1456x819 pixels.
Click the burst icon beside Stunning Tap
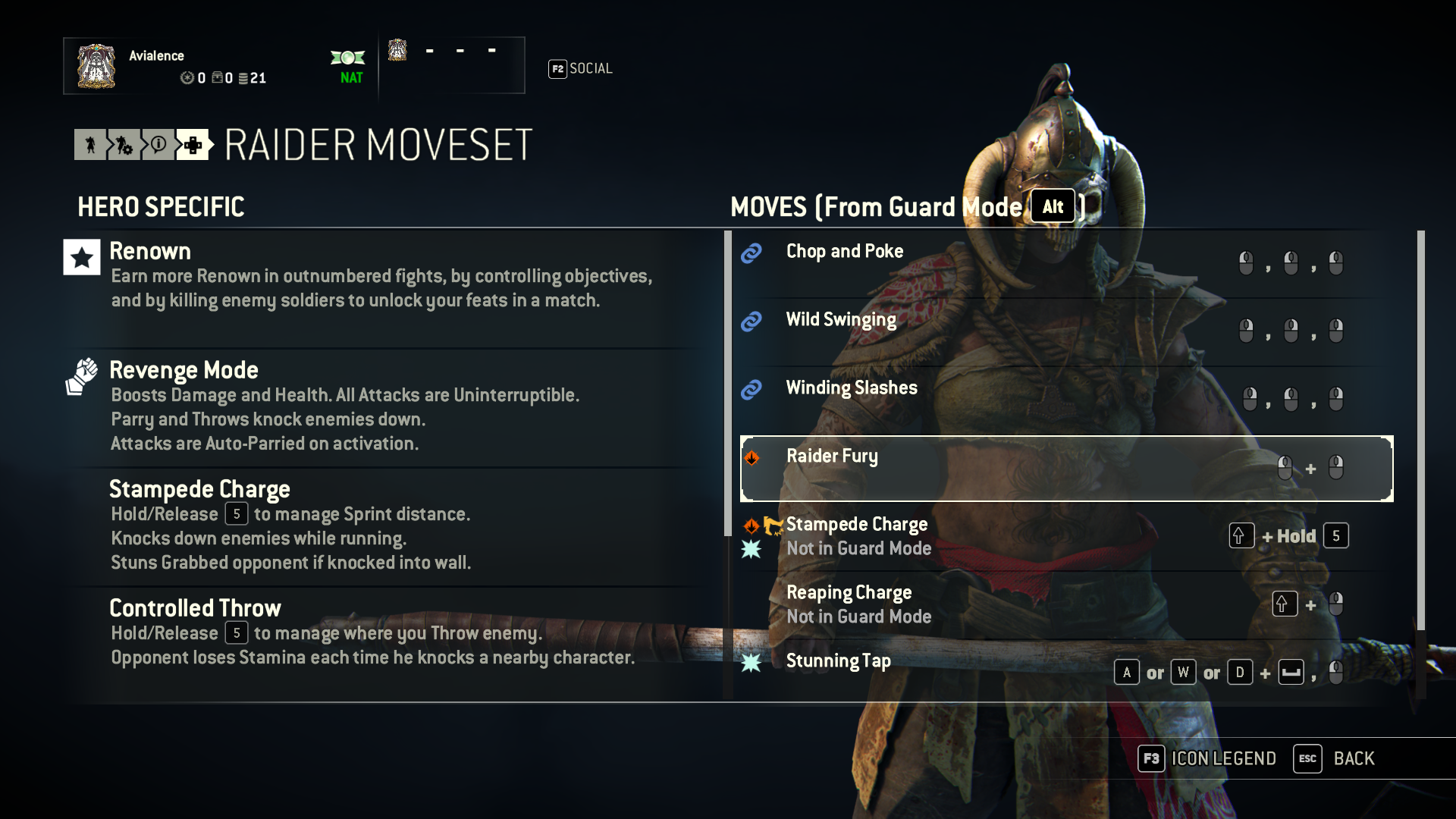[x=752, y=661]
